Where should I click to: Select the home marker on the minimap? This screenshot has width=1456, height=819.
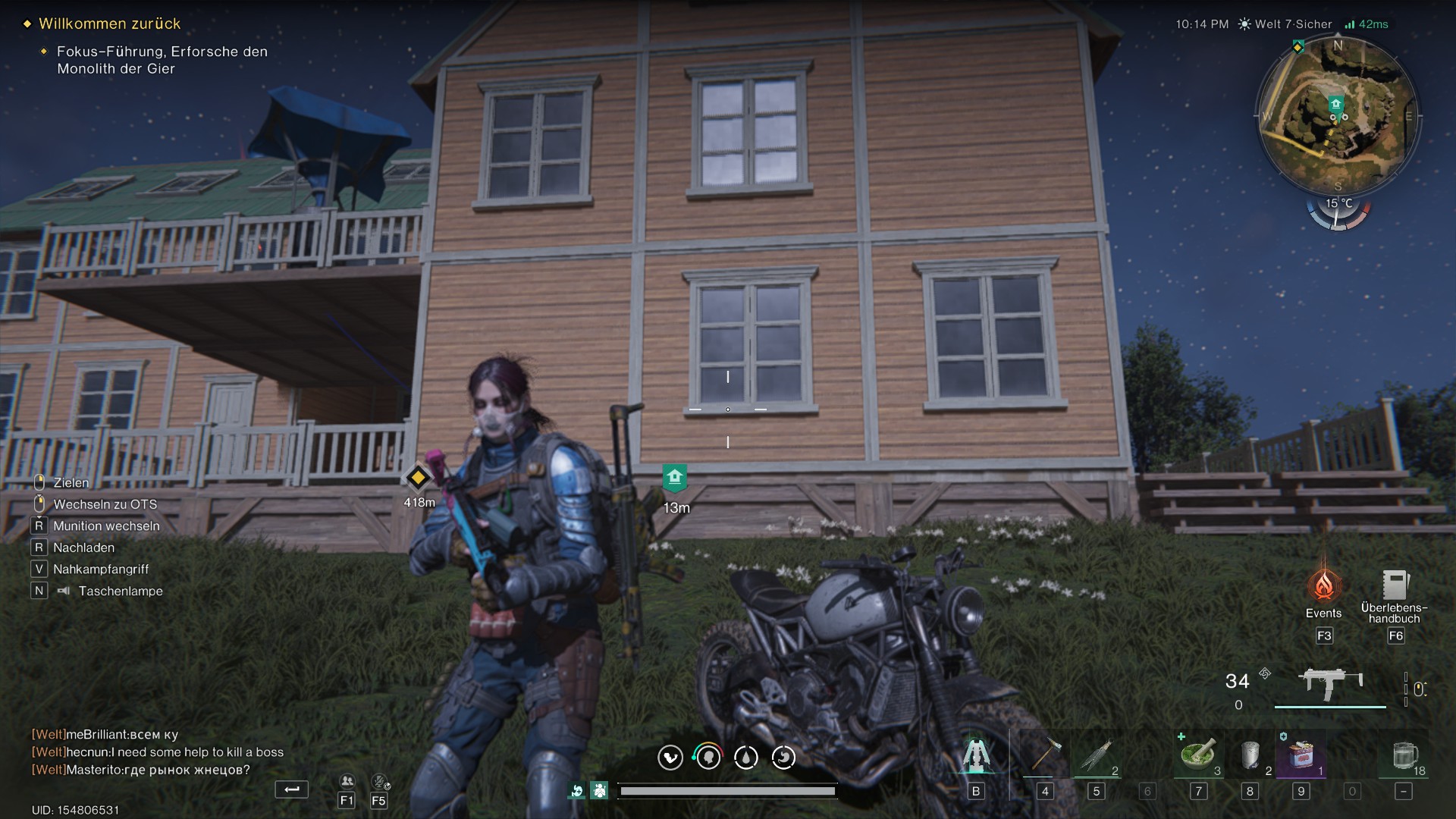point(1335,105)
